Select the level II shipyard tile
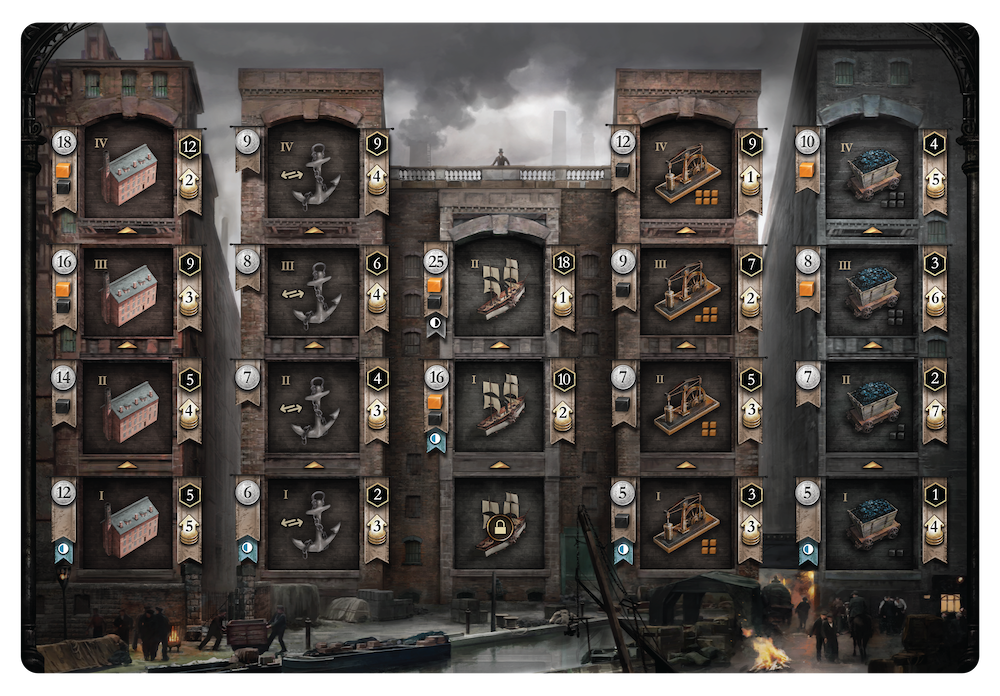The height and width of the screenshot is (696, 1000). pos(498,292)
